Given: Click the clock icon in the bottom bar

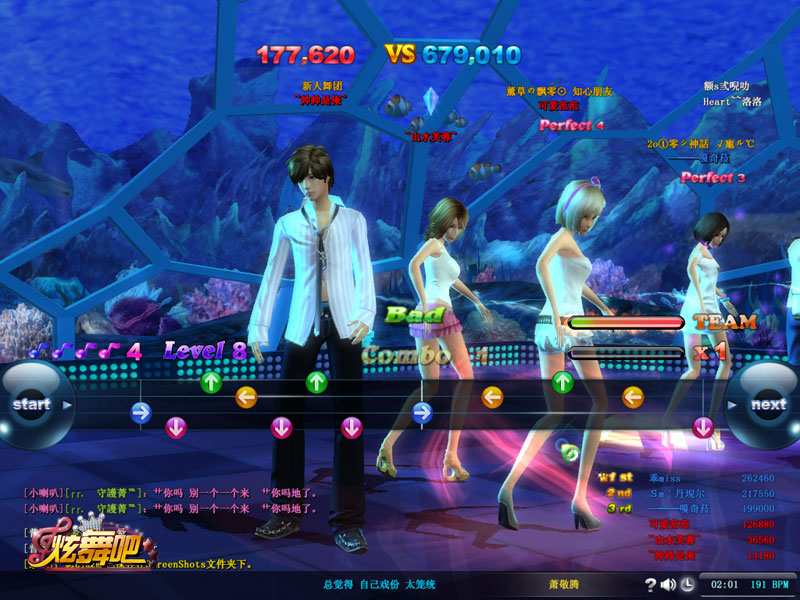Looking at the screenshot, I should tap(688, 584).
